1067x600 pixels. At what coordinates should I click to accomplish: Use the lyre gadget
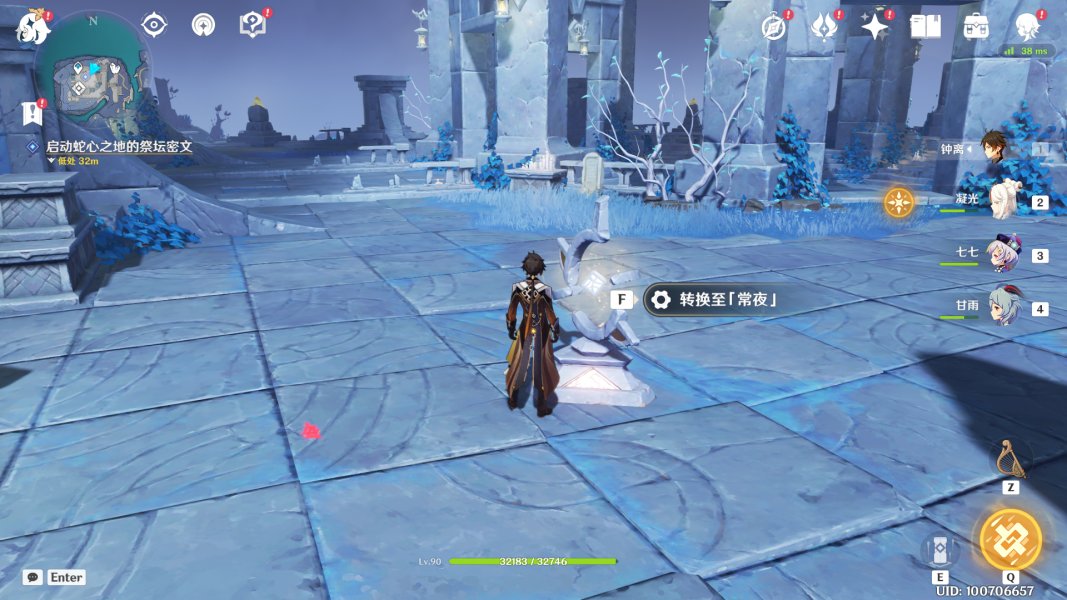(1010, 459)
